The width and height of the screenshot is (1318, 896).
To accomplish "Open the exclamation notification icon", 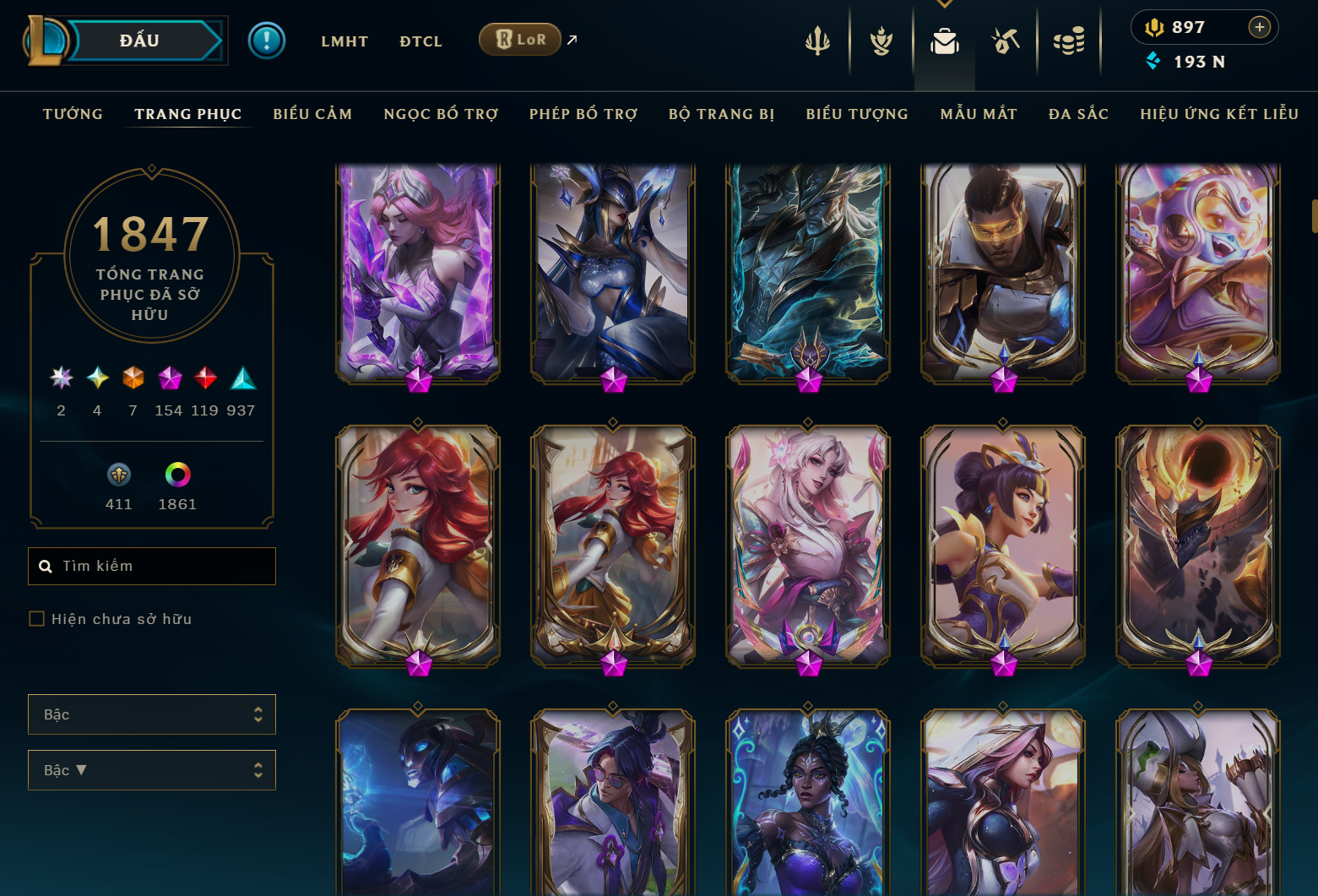I will [267, 41].
